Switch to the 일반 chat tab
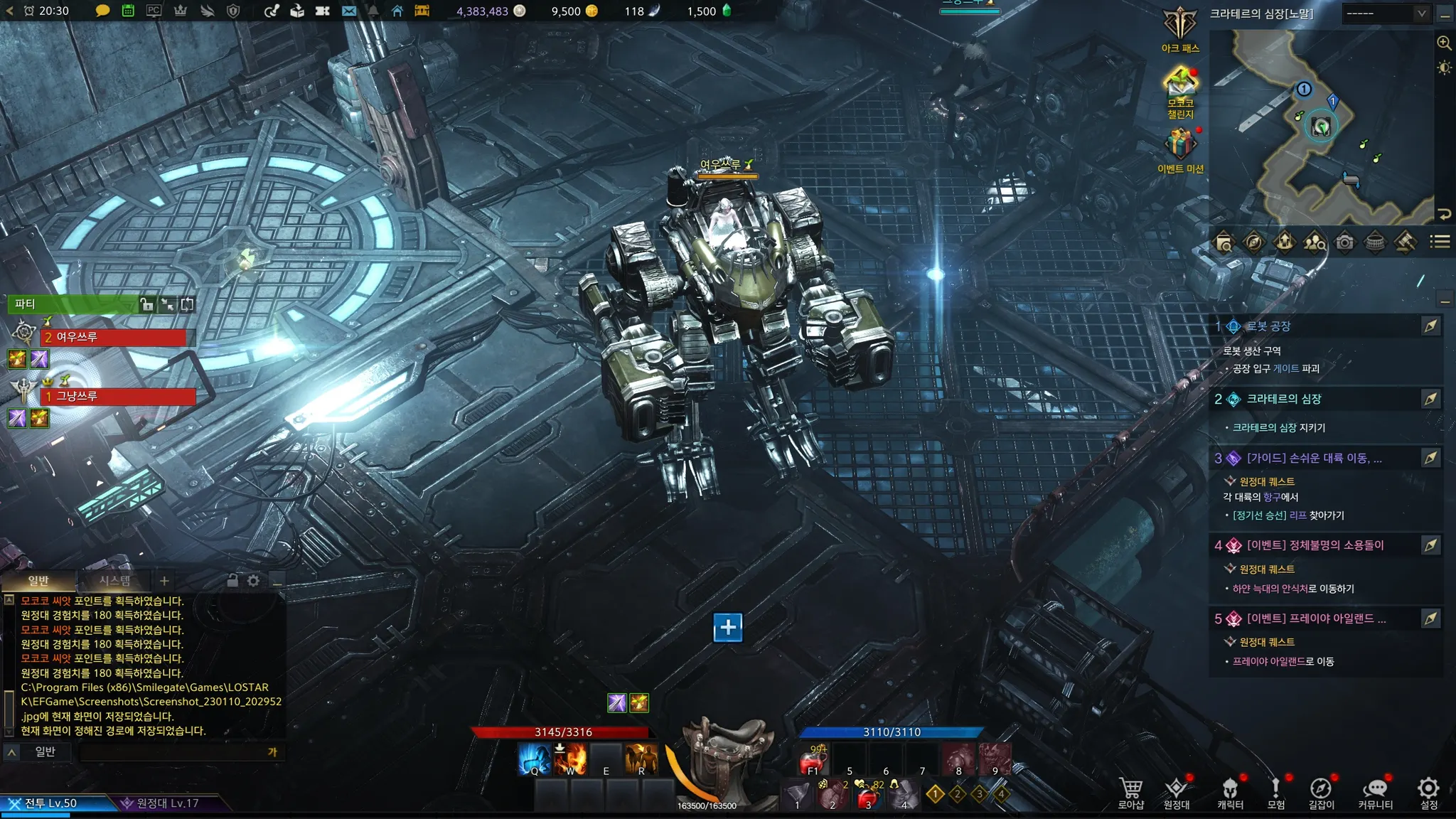Image resolution: width=1456 pixels, height=819 pixels. point(38,581)
